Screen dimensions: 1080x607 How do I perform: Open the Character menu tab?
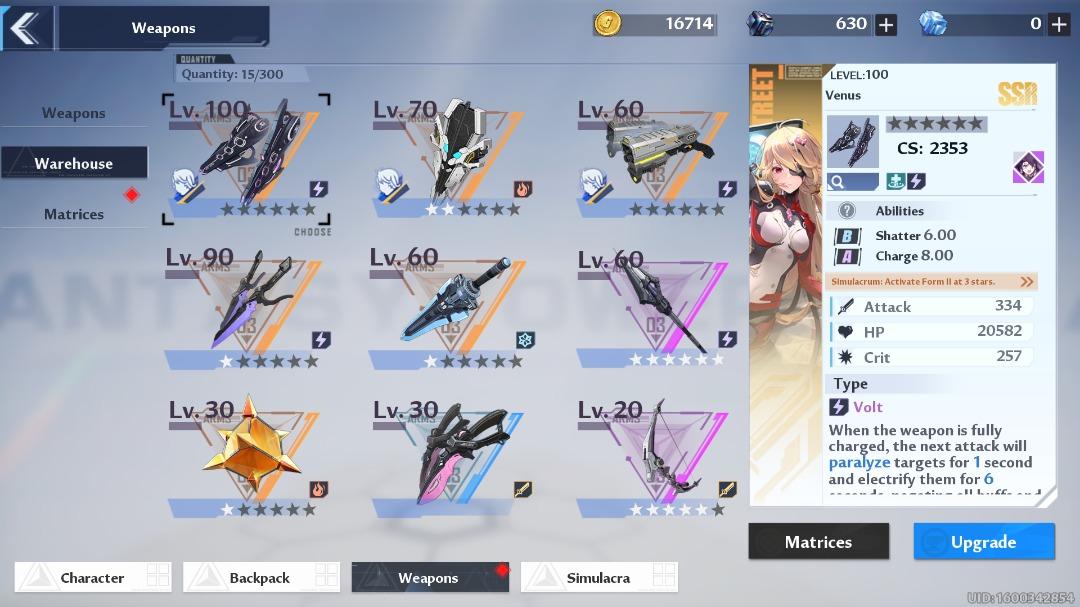92,578
